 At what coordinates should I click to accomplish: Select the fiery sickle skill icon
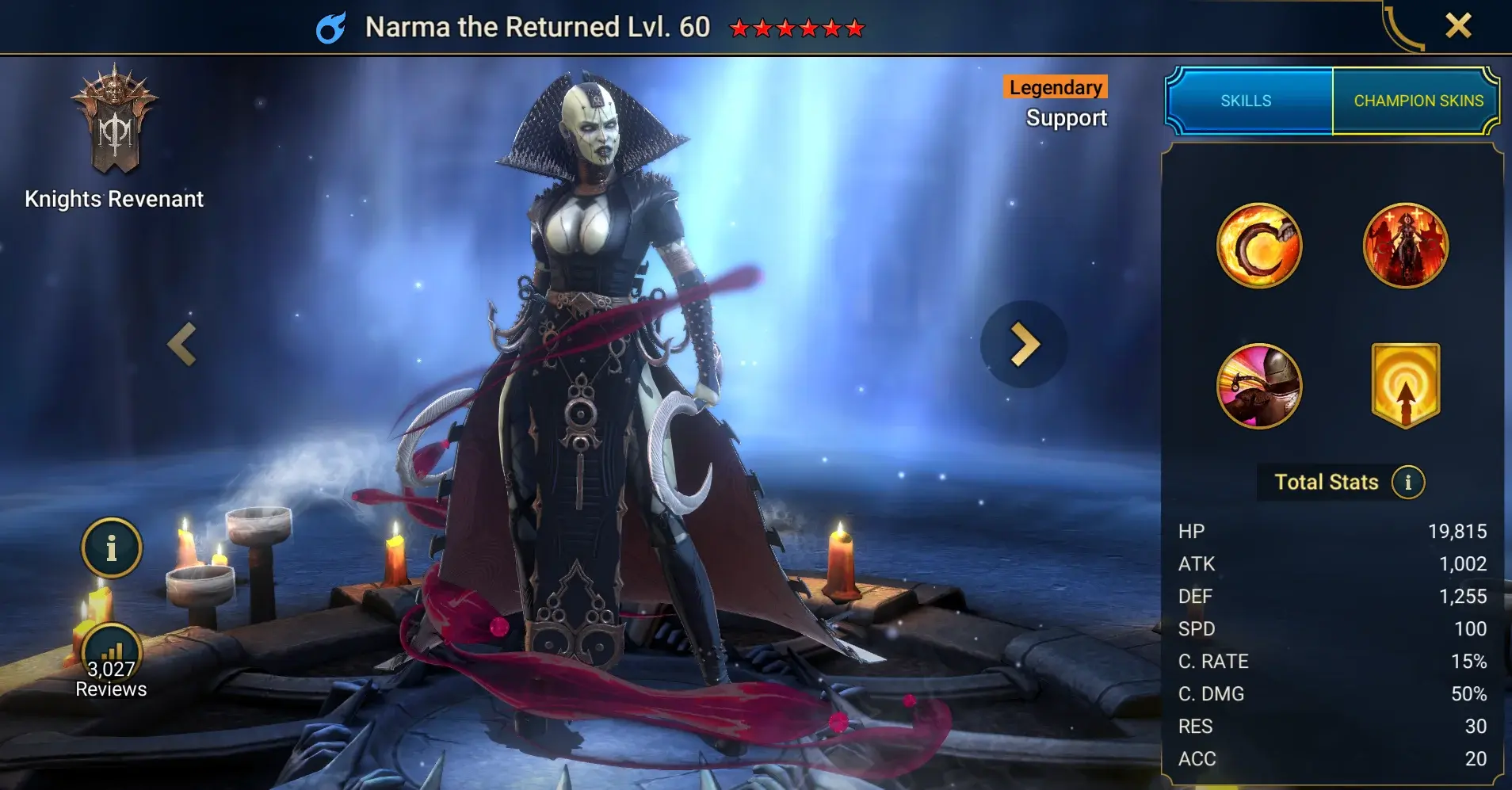tap(1258, 246)
